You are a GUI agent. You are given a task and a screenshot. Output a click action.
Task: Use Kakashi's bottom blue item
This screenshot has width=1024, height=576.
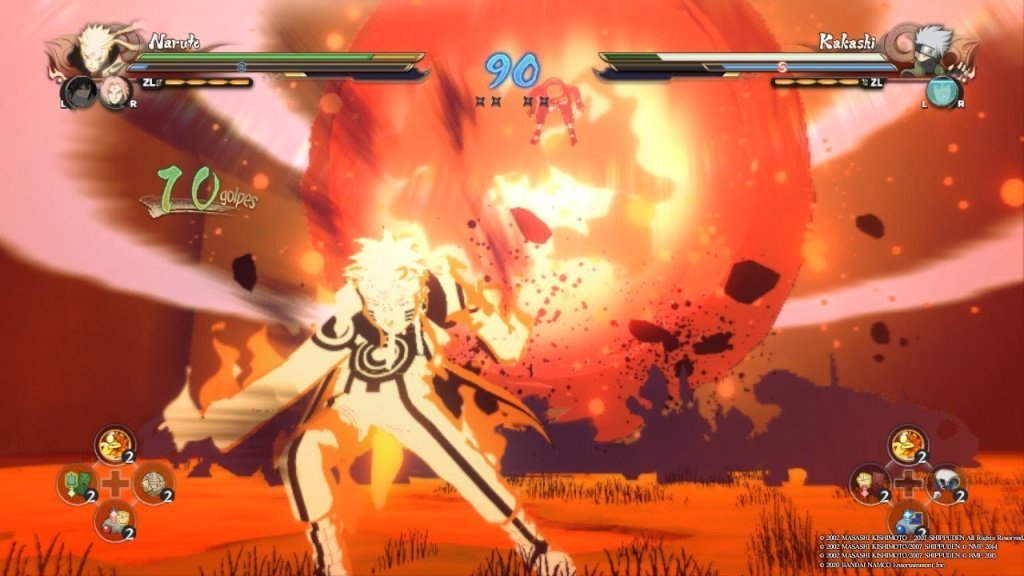[x=908, y=520]
